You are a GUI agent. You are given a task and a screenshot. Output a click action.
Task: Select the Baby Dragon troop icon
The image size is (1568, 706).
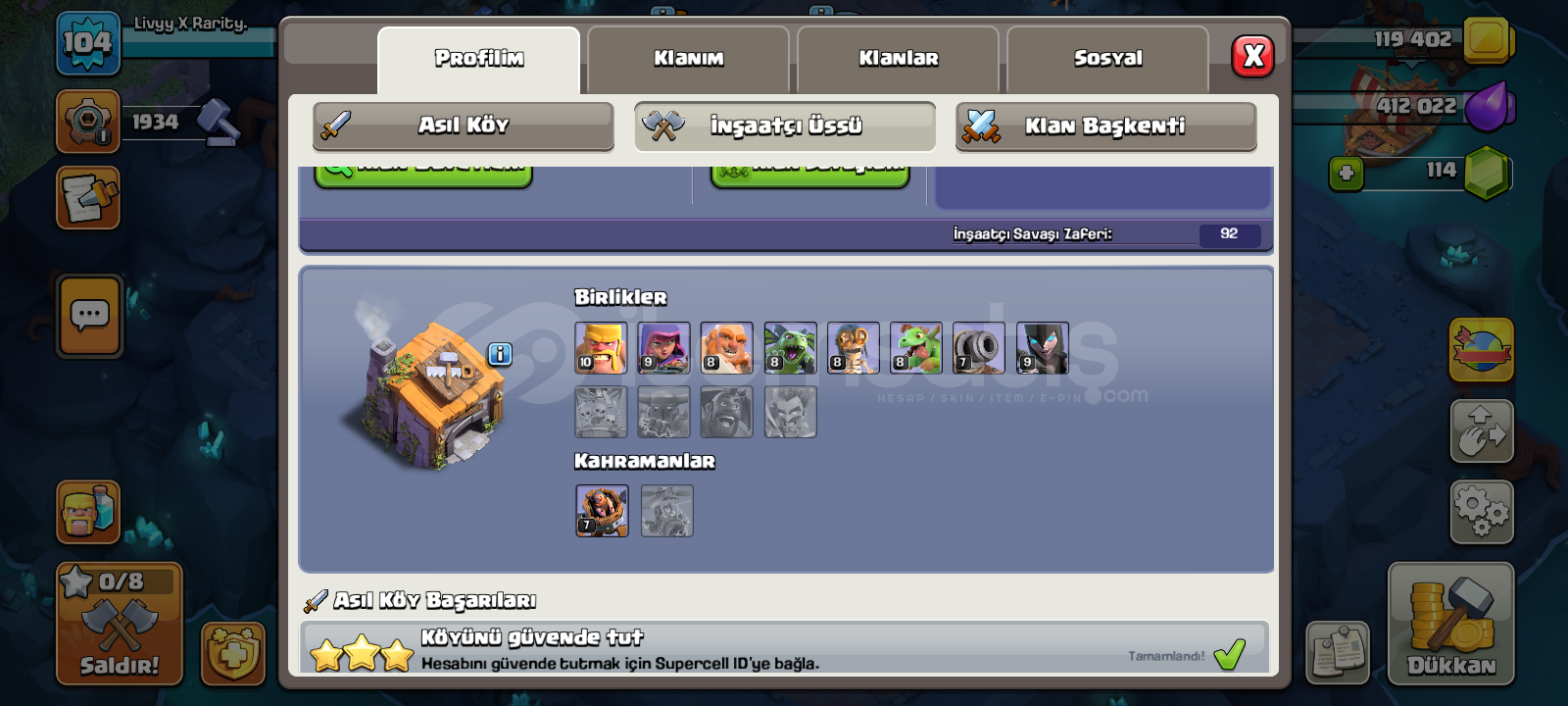click(916, 348)
